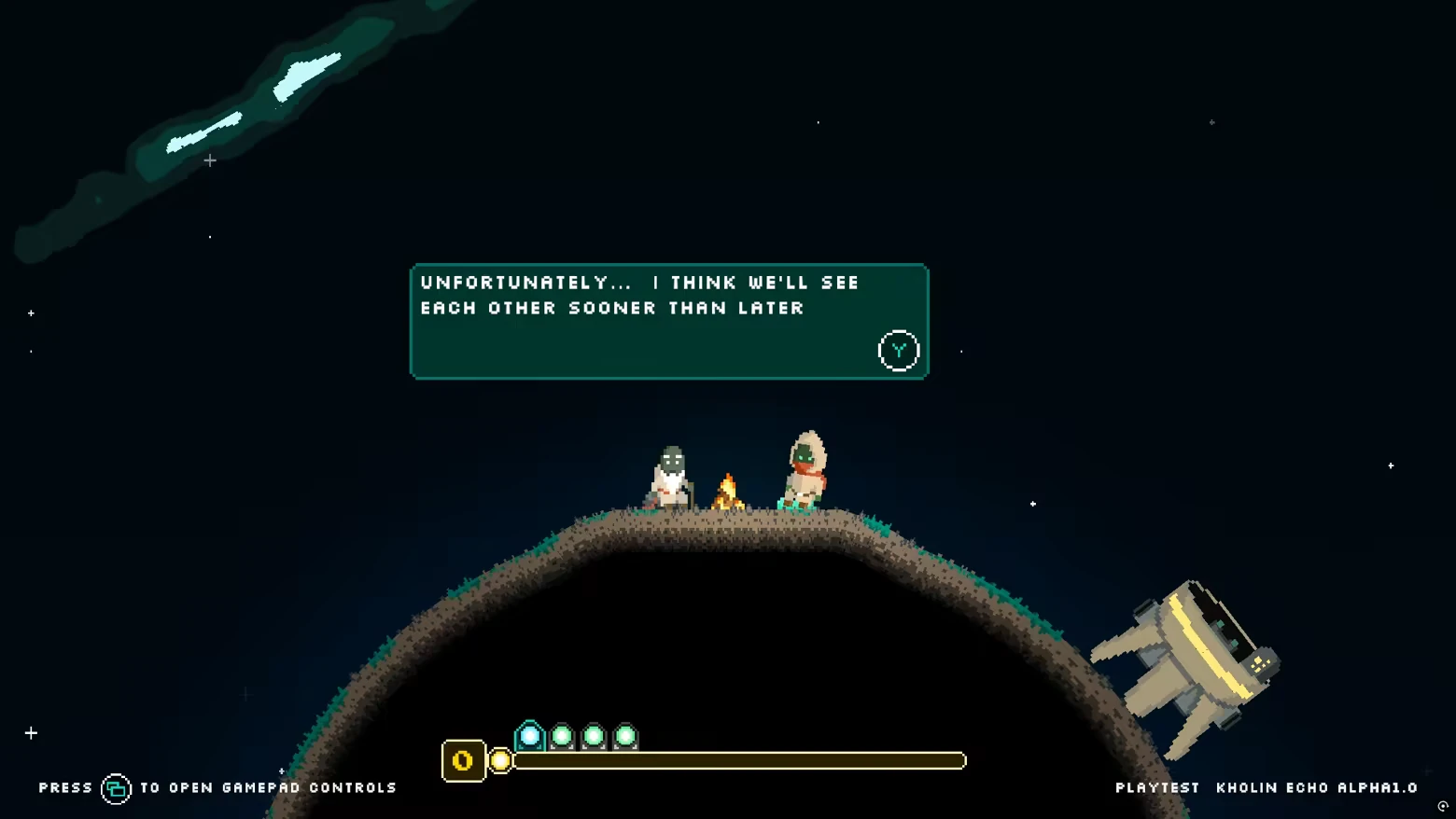Click the glowing yellow orb indicator
The image size is (1456, 819).
[x=501, y=761]
